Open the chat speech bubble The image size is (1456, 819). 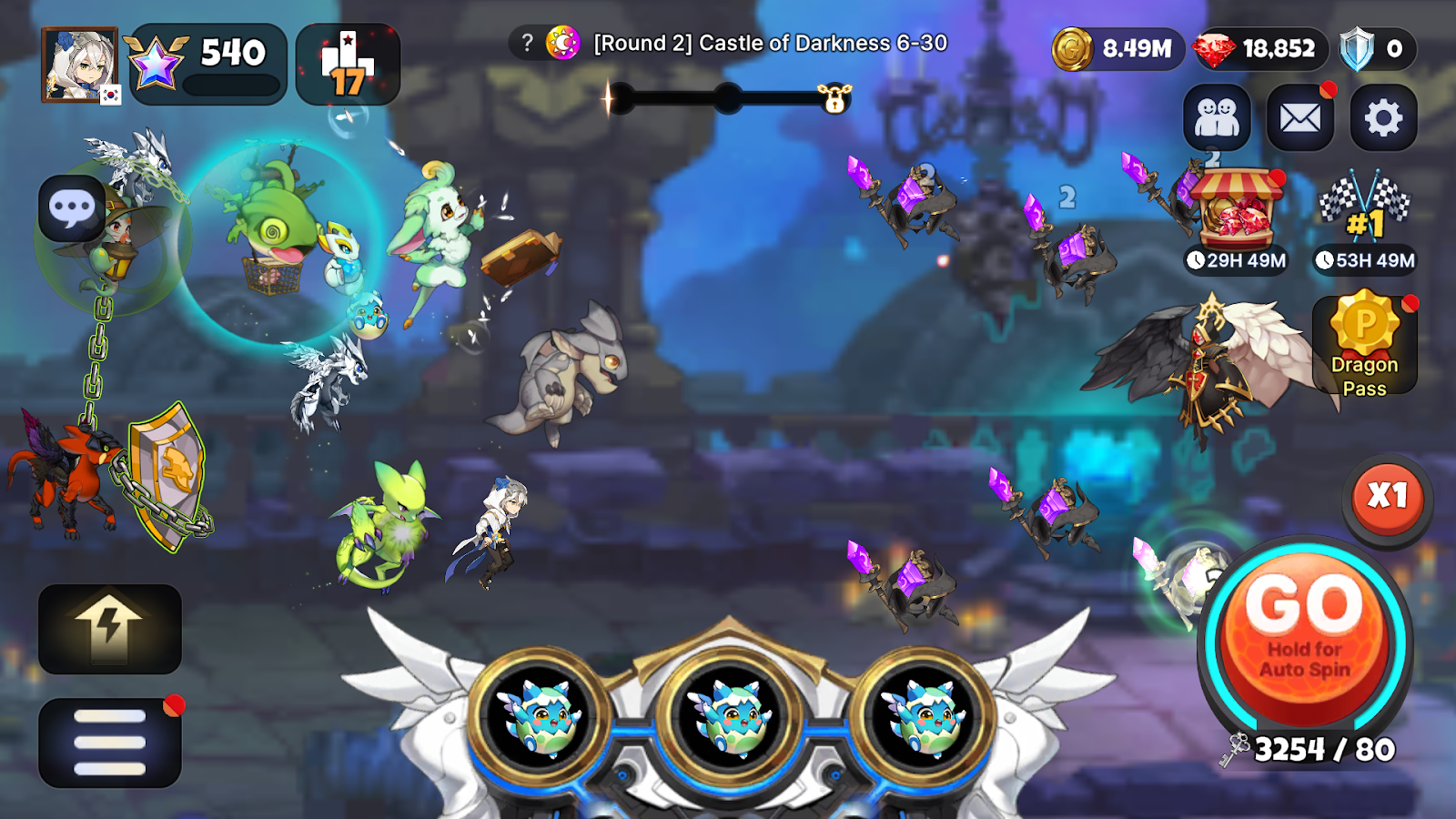tap(72, 208)
